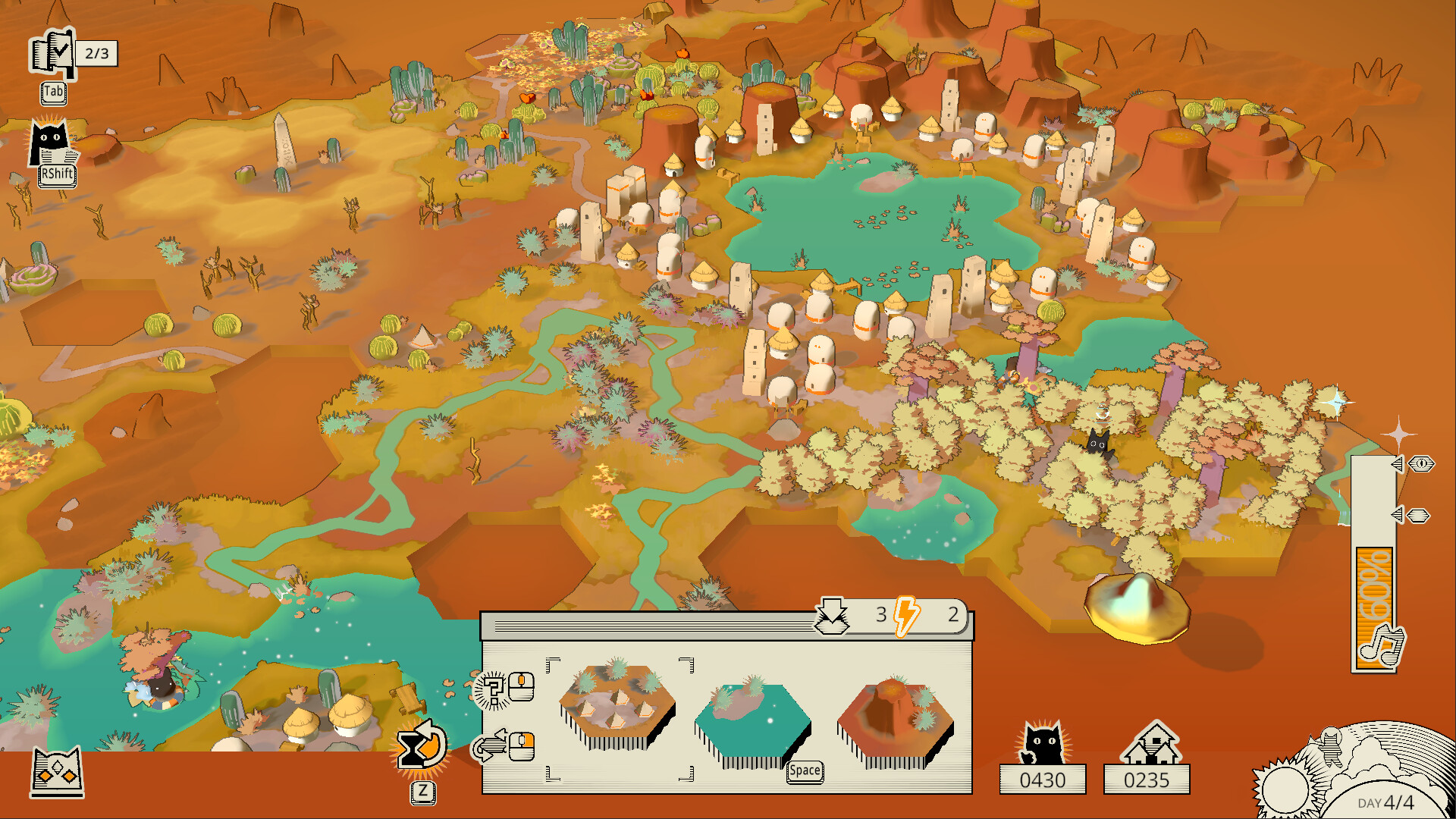Open the tile deck stack icon
The width and height of the screenshot is (1456, 819).
(832, 616)
